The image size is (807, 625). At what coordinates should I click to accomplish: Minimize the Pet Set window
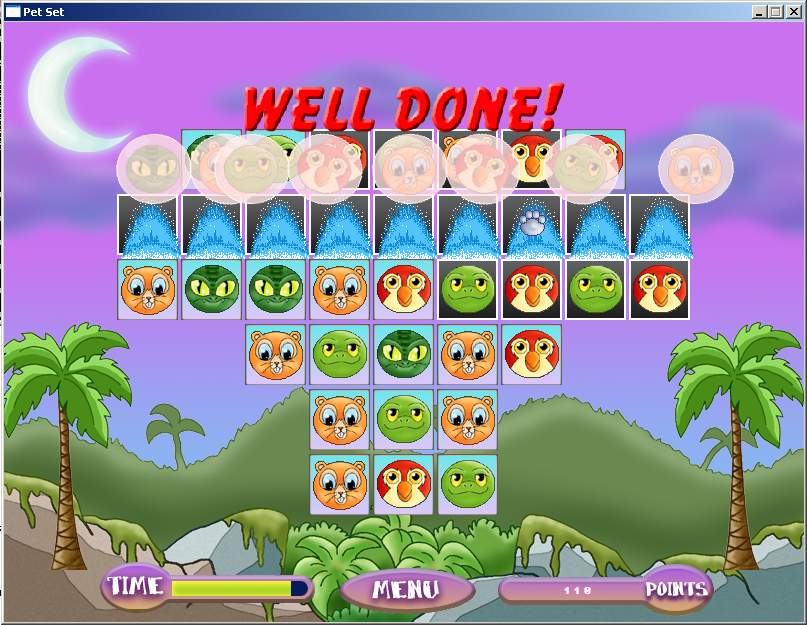click(760, 12)
